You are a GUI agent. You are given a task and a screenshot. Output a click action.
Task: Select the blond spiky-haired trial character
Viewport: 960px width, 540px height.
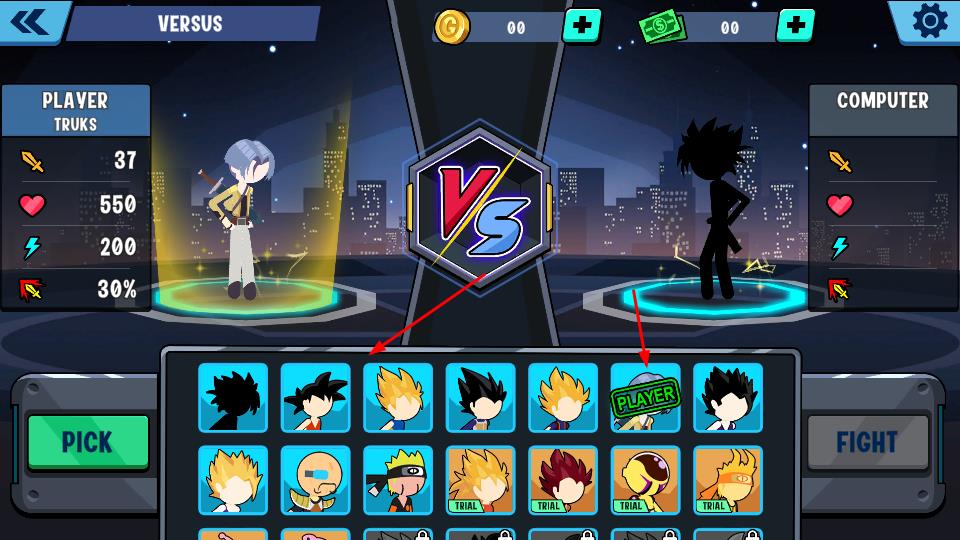[480, 480]
